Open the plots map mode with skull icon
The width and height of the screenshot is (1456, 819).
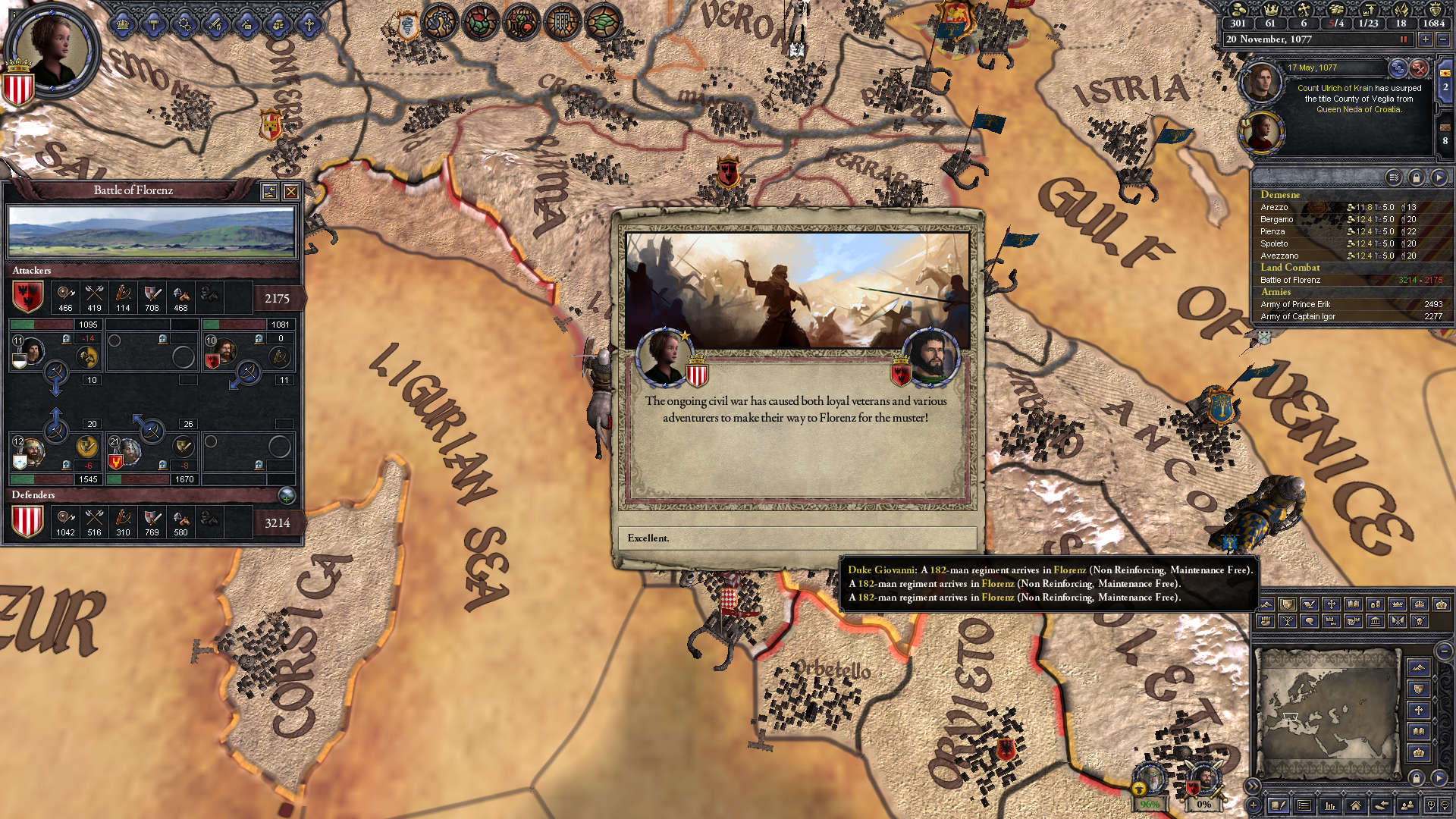[1419, 622]
